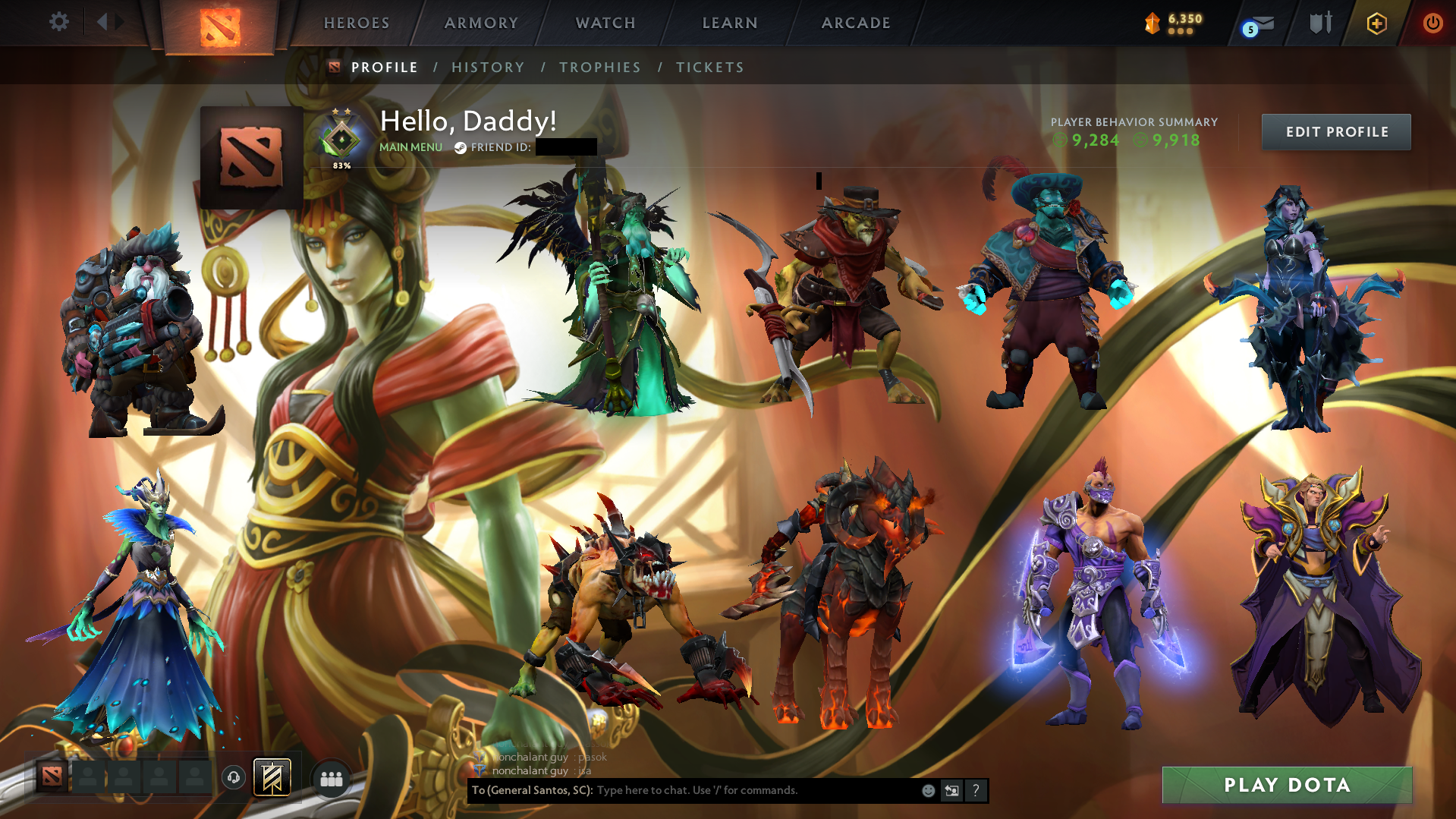Open the HISTORY tab
Viewport: 1456px width, 819px height.
click(488, 67)
